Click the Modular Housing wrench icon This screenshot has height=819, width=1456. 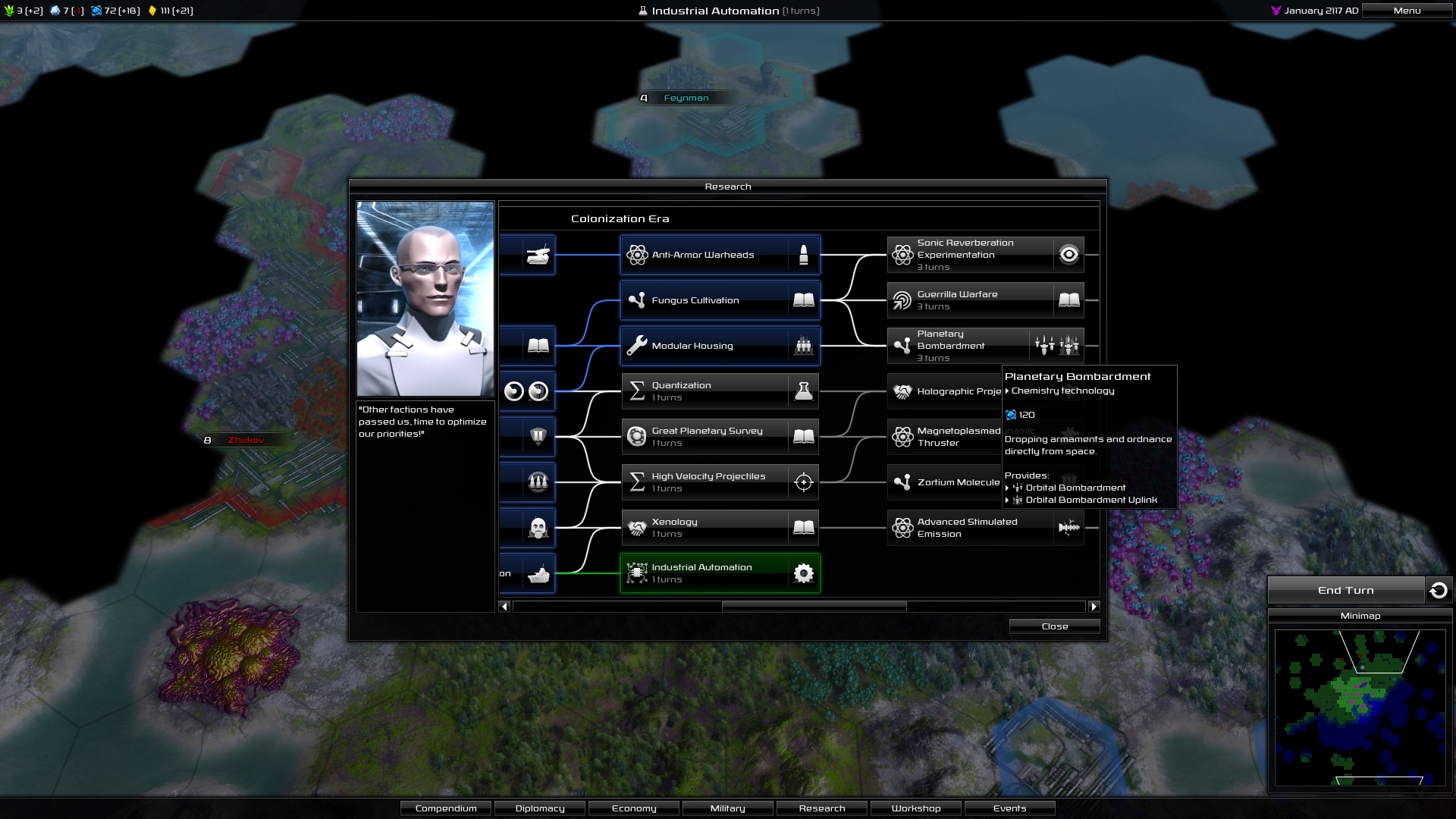point(638,346)
